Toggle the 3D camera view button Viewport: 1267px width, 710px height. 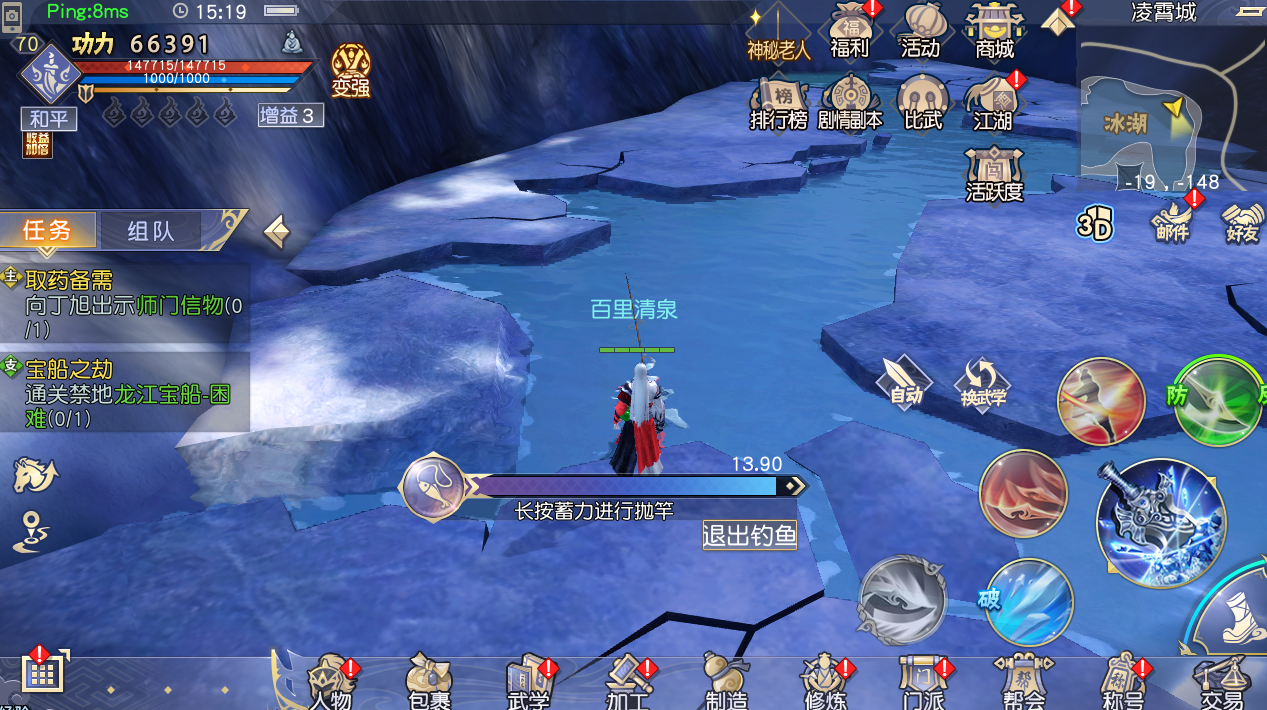coord(1095,225)
